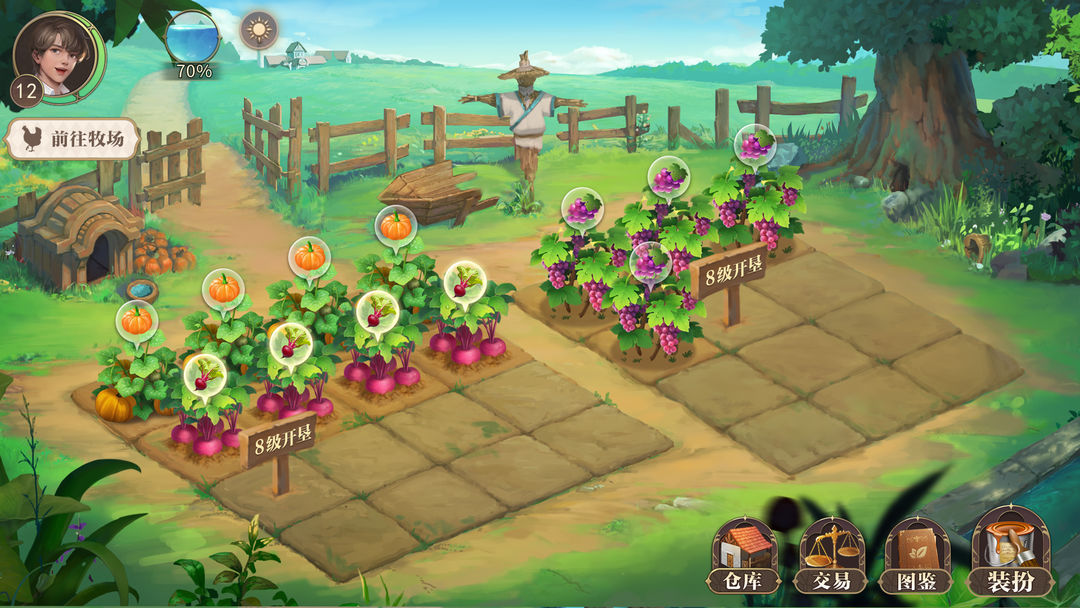
Task: Open the player avatar profile
Action: tap(58, 54)
